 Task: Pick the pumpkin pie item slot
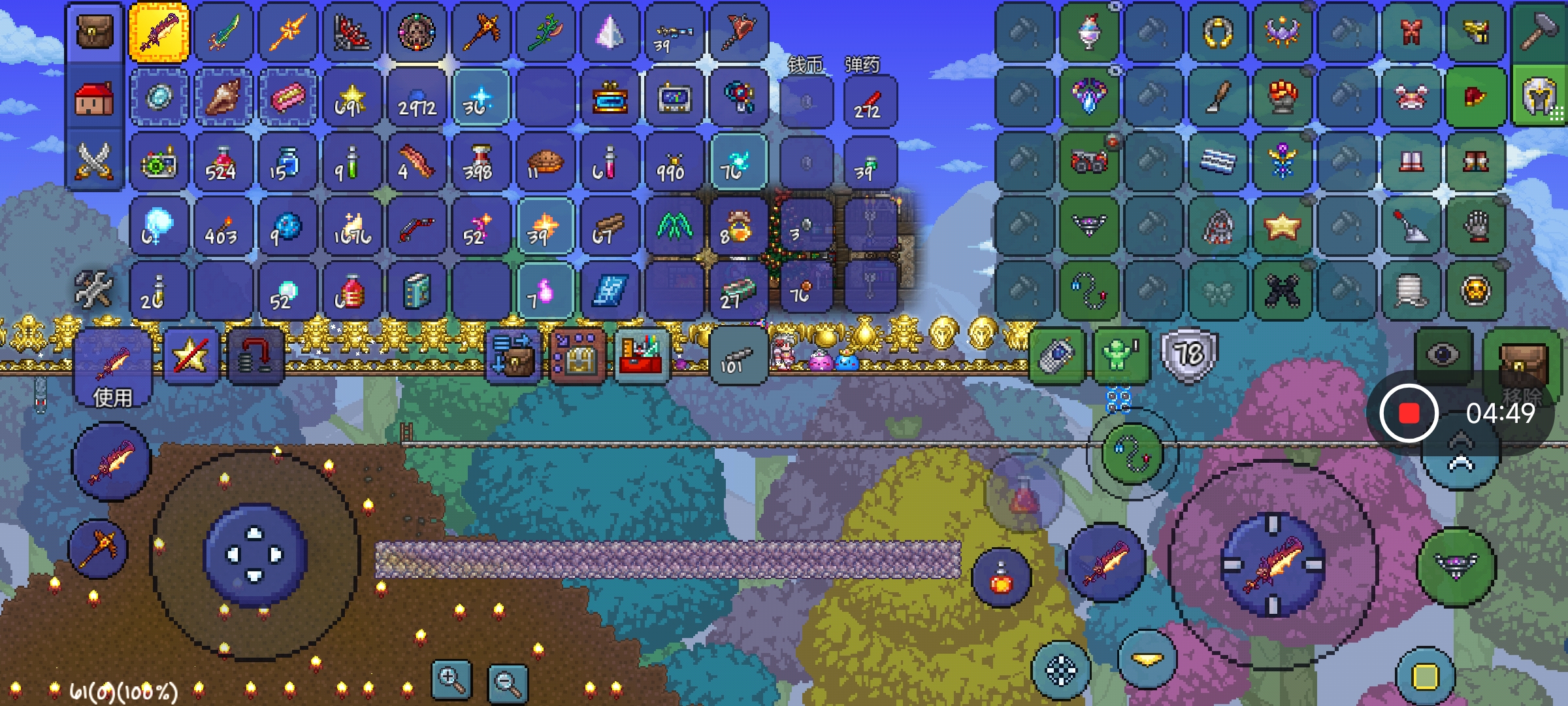545,162
